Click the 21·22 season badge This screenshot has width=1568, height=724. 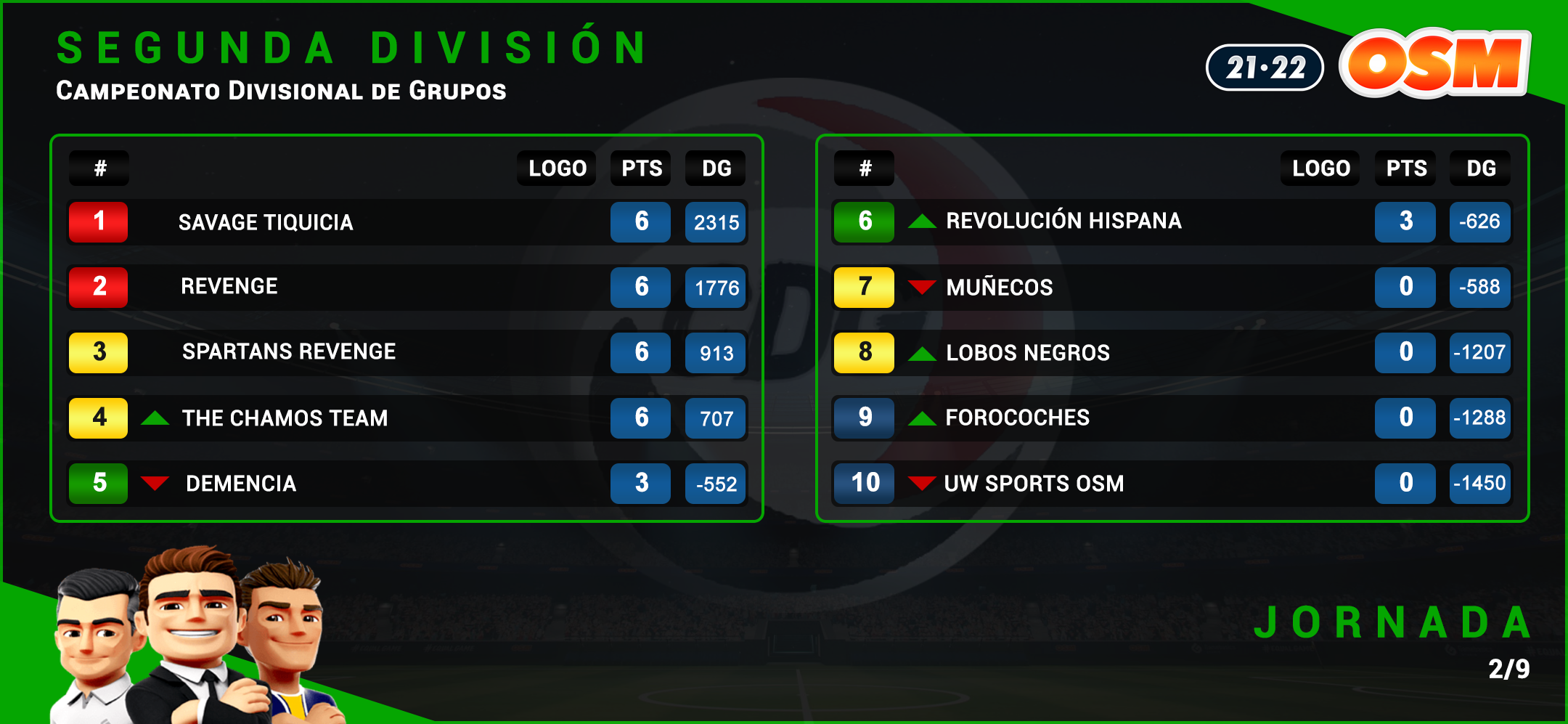(1265, 68)
